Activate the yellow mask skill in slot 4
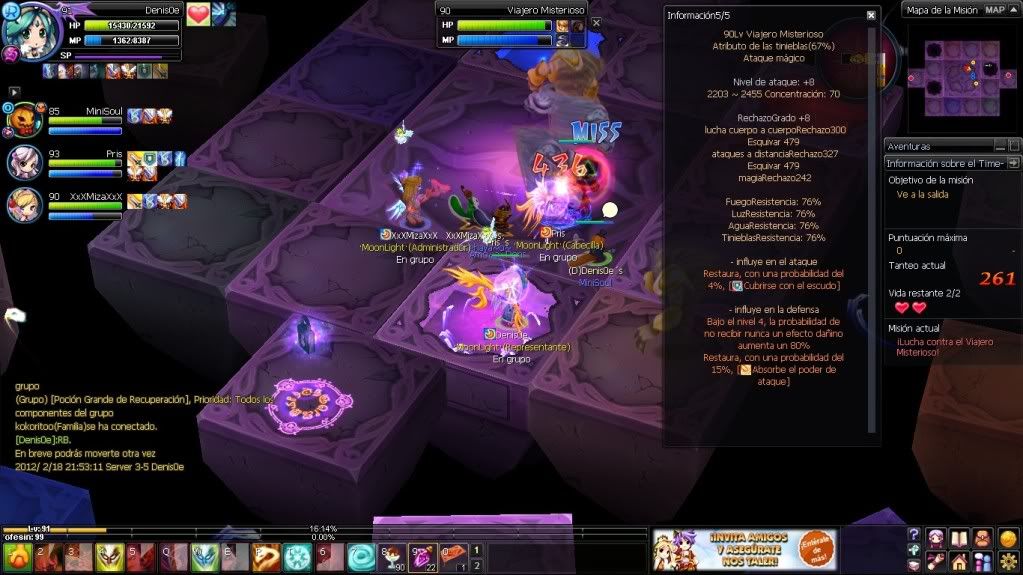The image size is (1023, 575). 110,557
